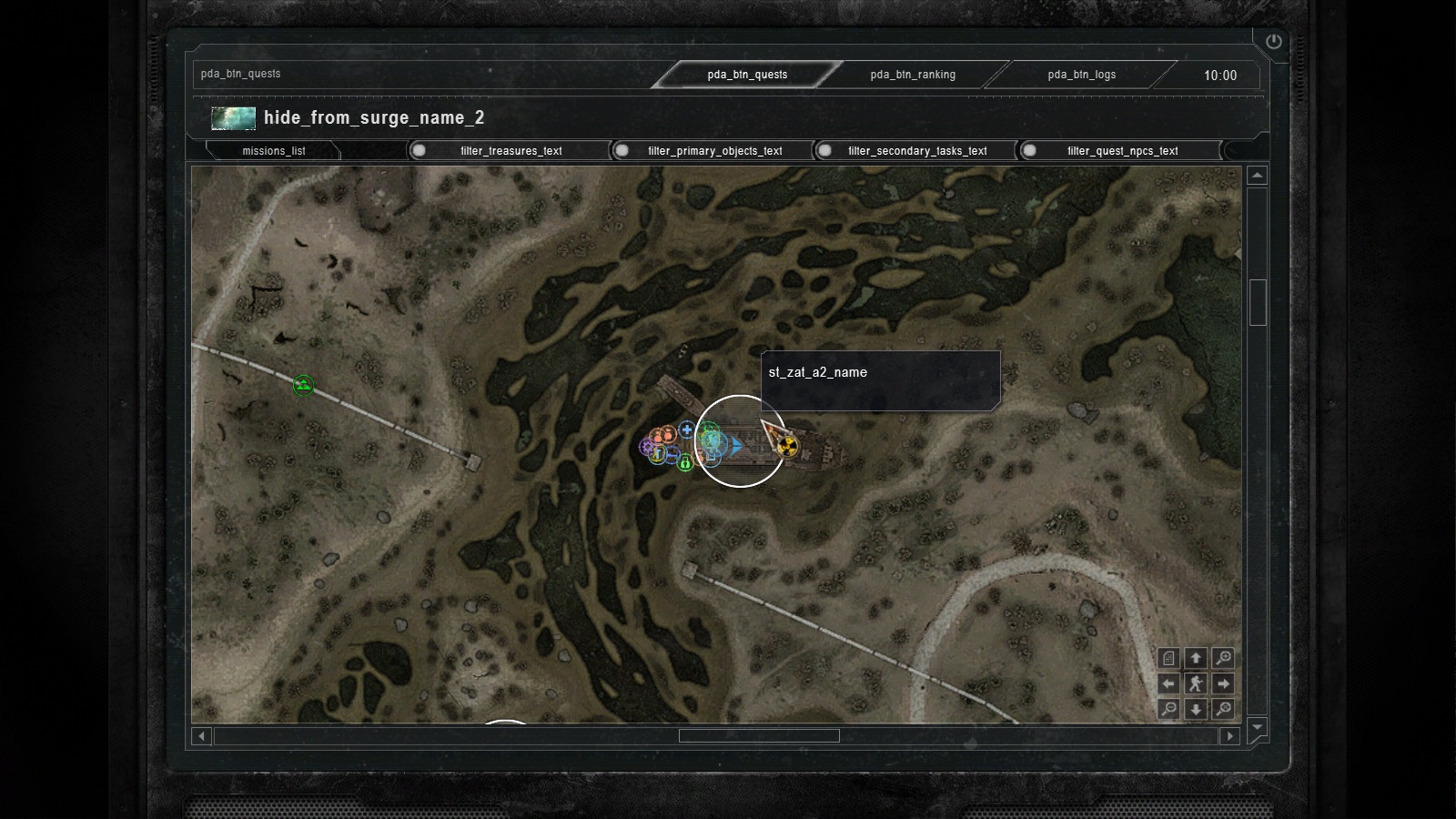Toggle the filter_secondary_tasks_text filter

pos(825,151)
